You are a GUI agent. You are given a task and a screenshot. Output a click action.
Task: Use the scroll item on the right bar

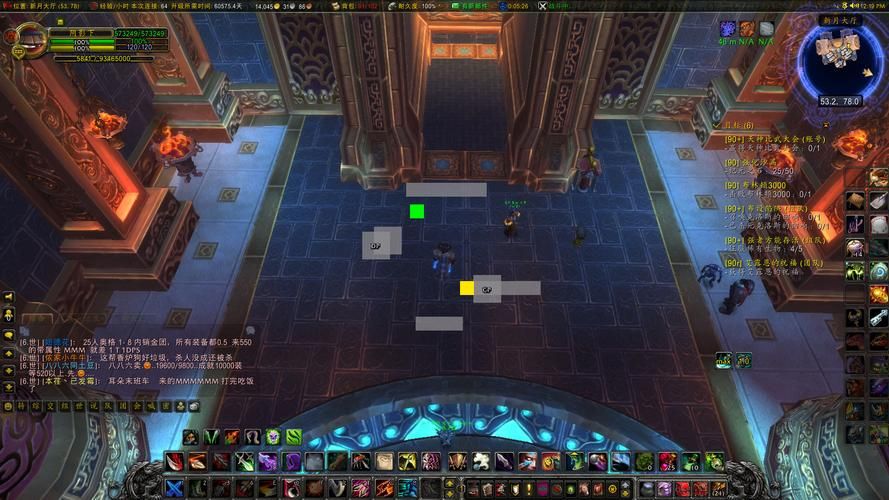[854, 202]
